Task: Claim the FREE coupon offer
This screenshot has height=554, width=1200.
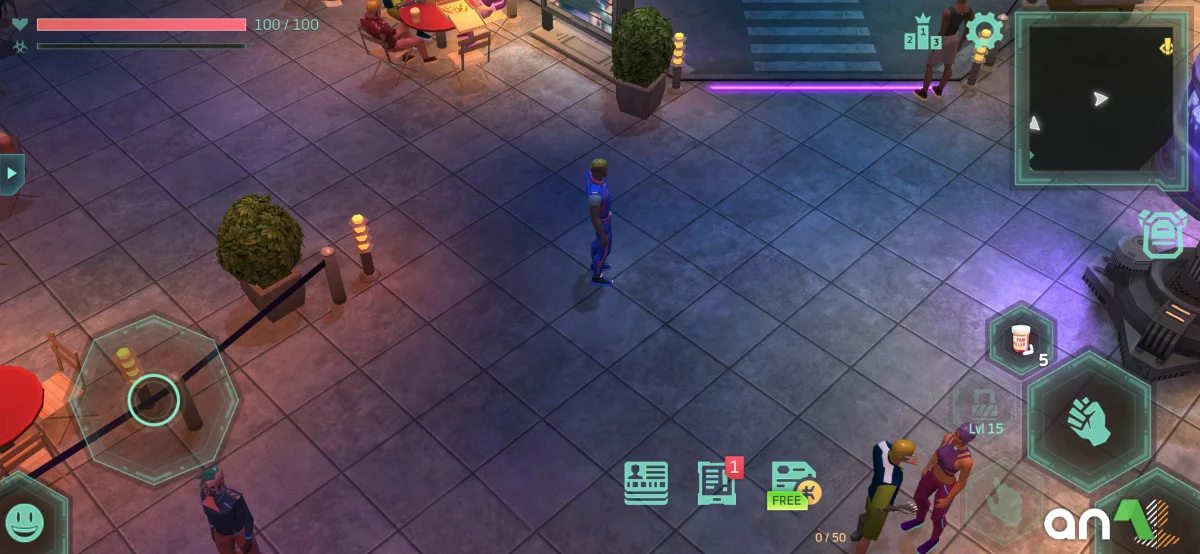Action: 793,485
